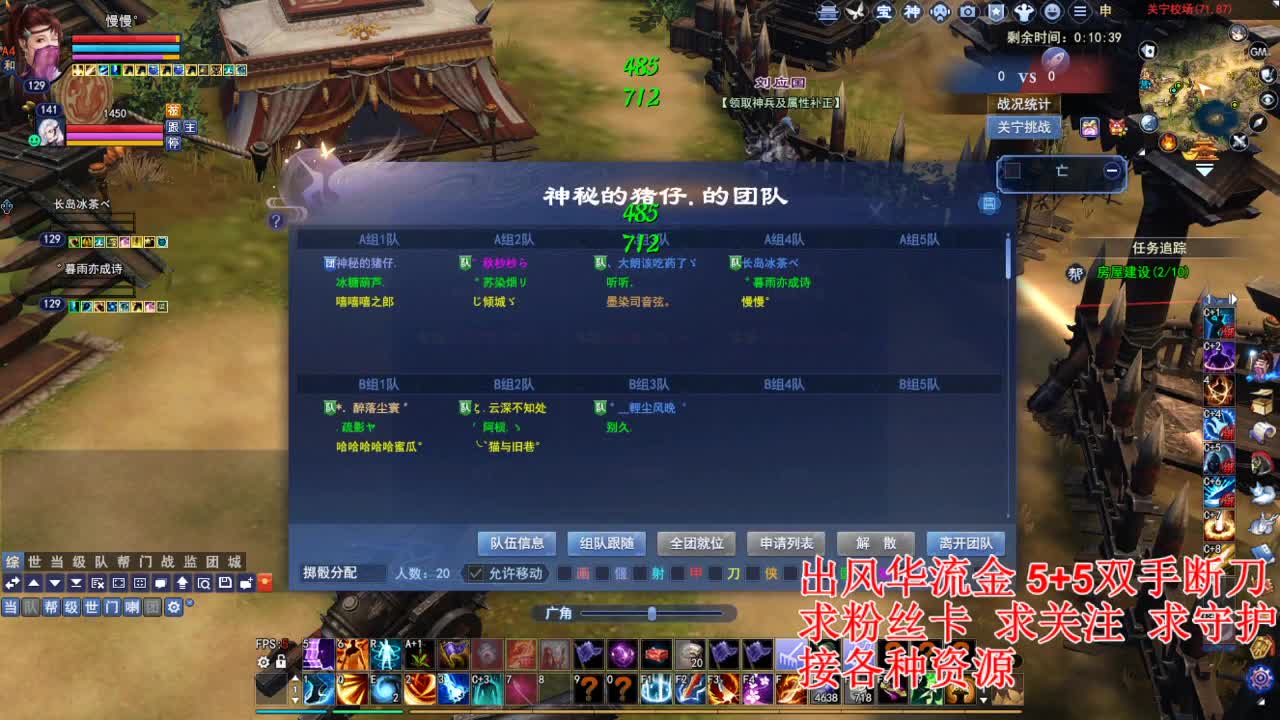Image resolution: width=1280 pixels, height=720 pixels.
Task: Collapse the minimap with the minus control
Action: coord(1113,170)
